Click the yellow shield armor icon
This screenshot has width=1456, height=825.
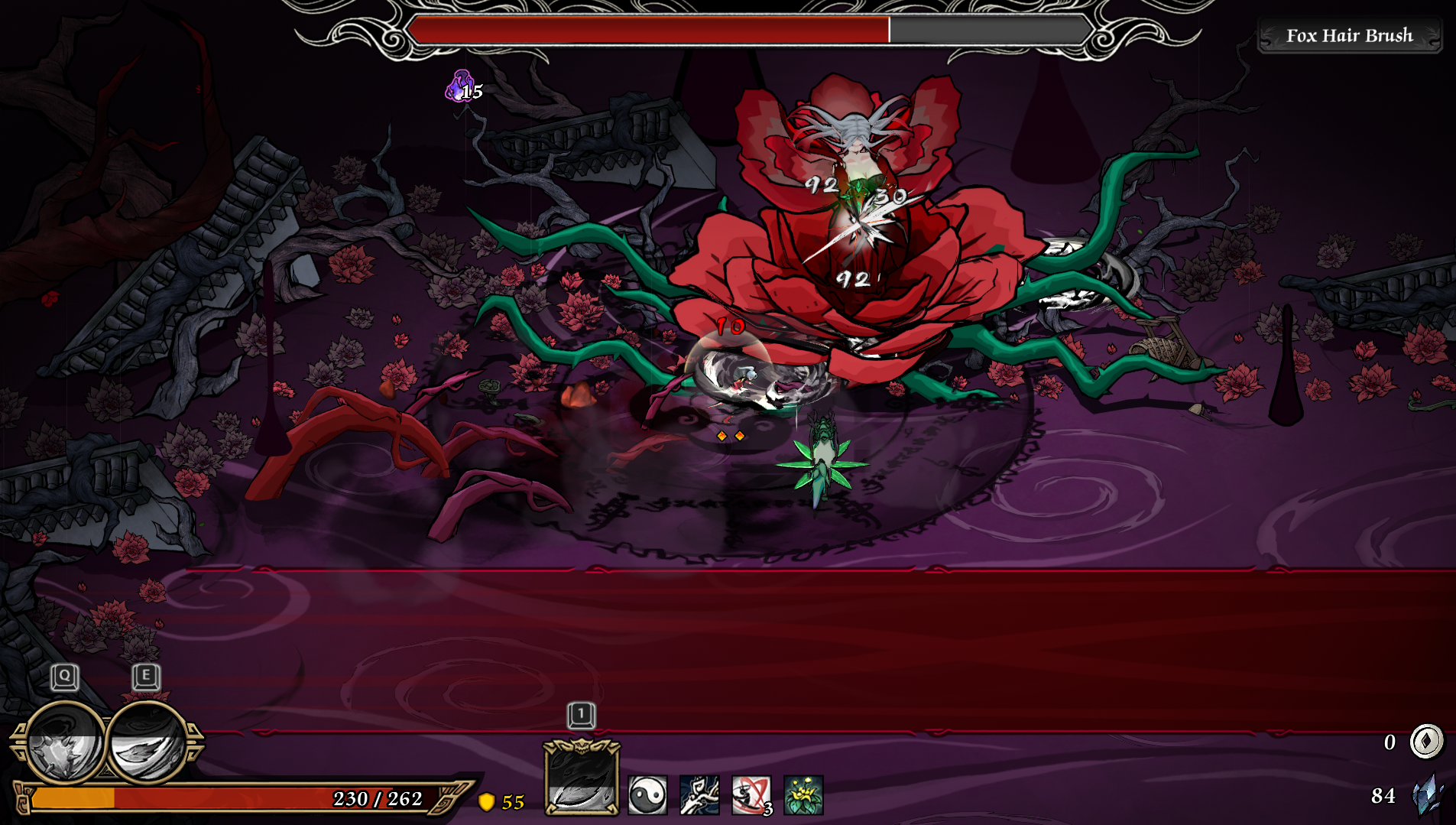[486, 801]
